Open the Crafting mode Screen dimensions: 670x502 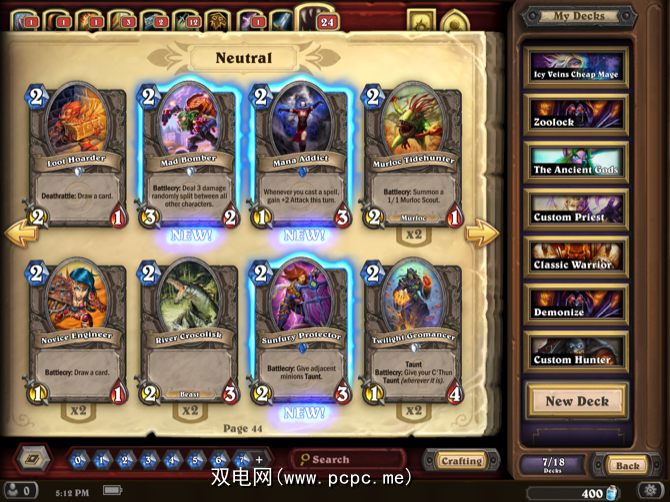(x=461, y=461)
